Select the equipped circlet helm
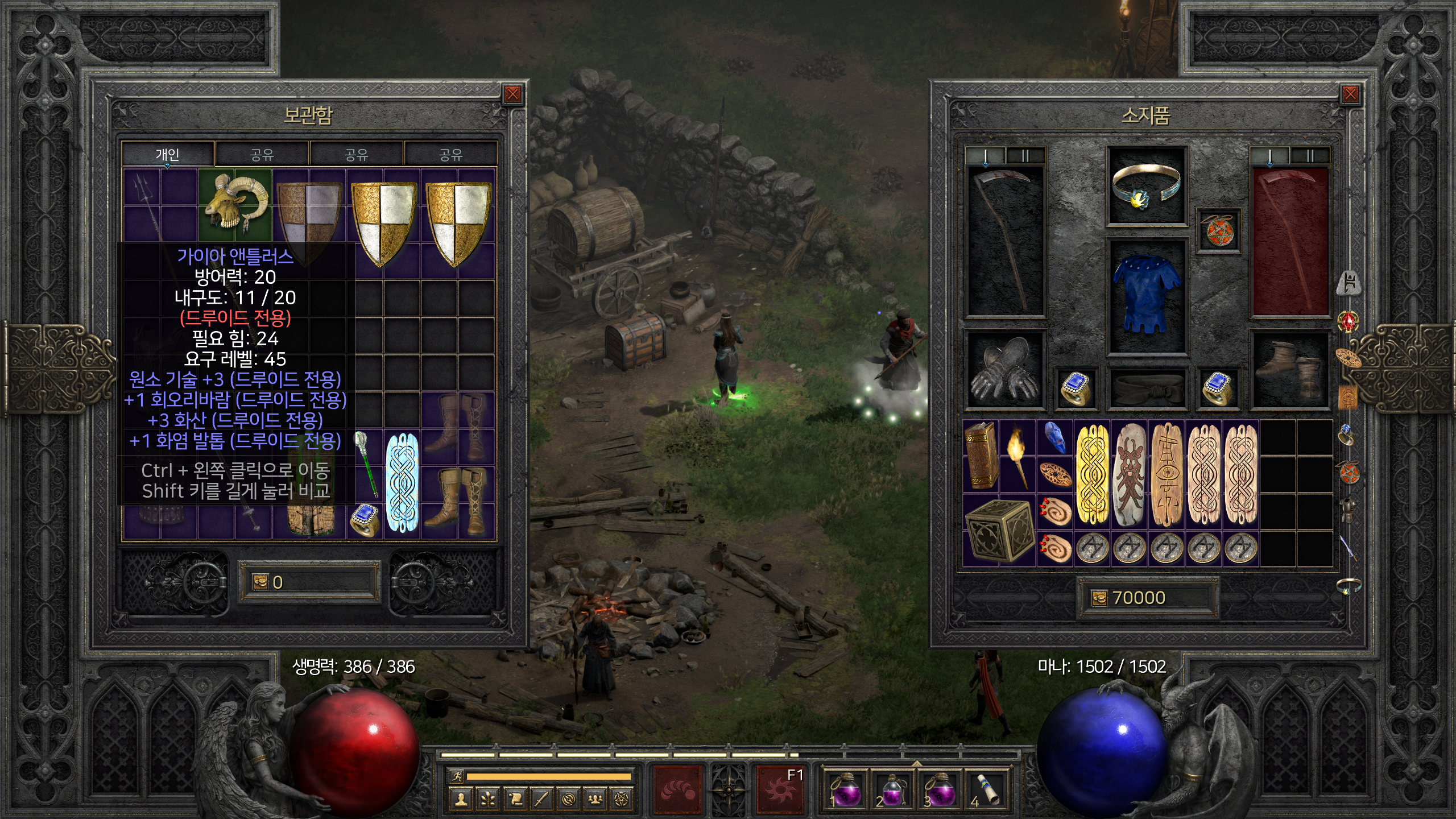1456x819 pixels. pos(1145,185)
